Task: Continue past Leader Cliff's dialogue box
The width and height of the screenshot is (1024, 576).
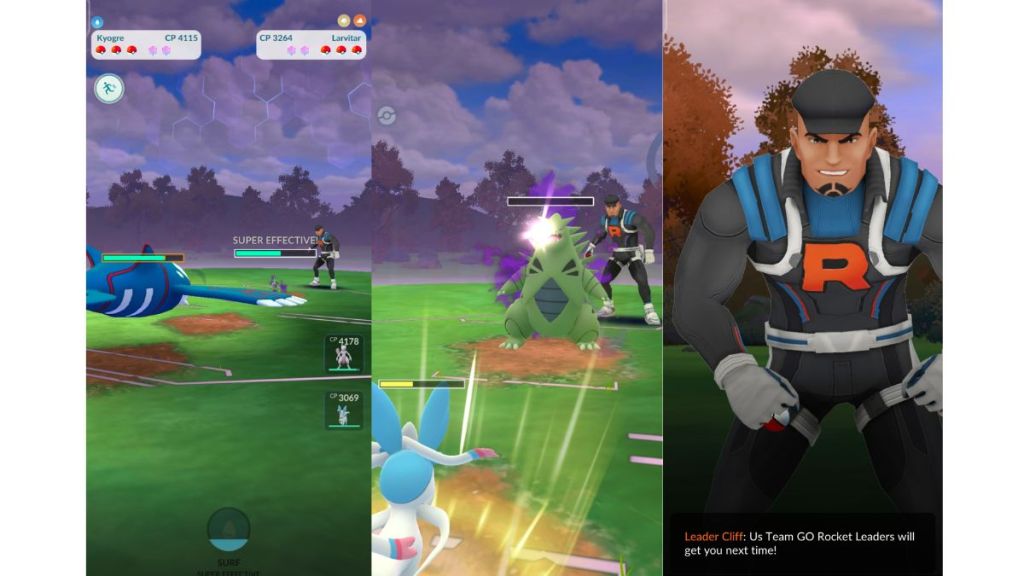Action: [x=801, y=543]
